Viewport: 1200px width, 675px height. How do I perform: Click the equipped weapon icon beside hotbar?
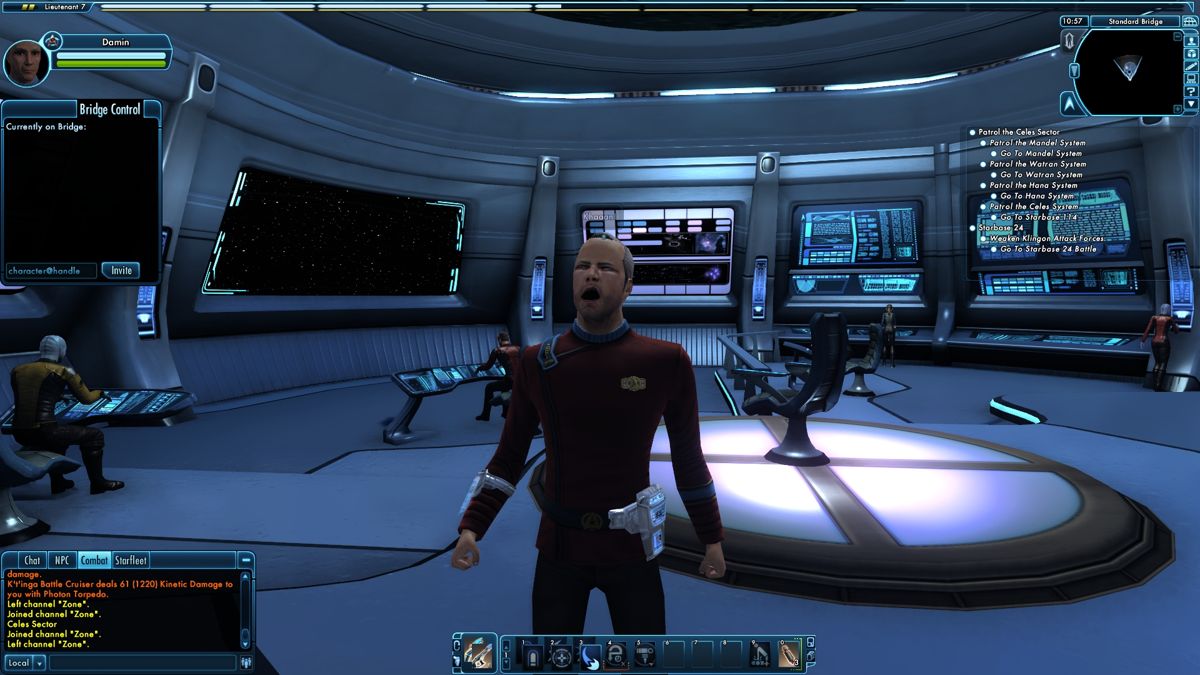[477, 653]
